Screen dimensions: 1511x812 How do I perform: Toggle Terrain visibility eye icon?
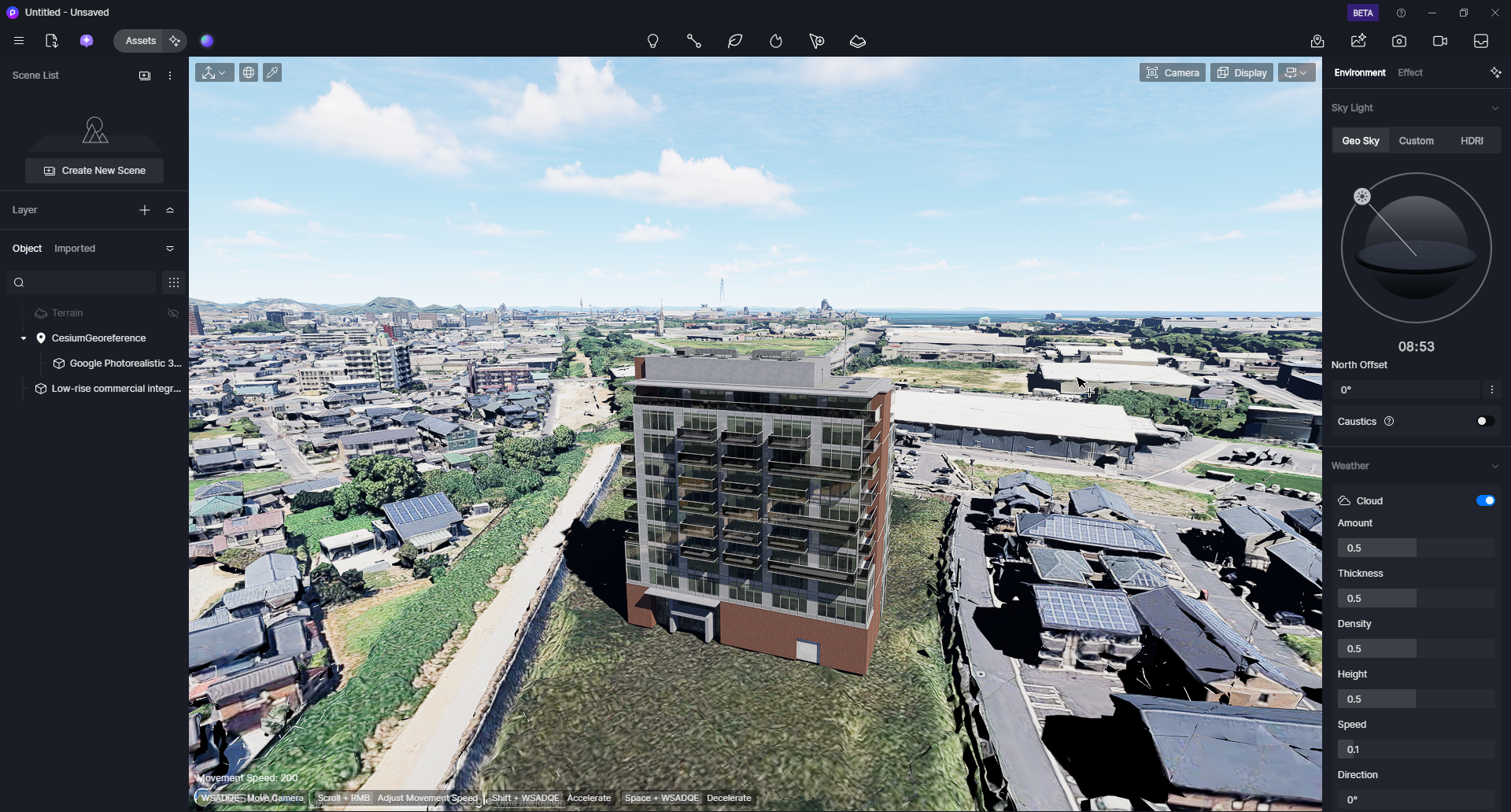173,313
